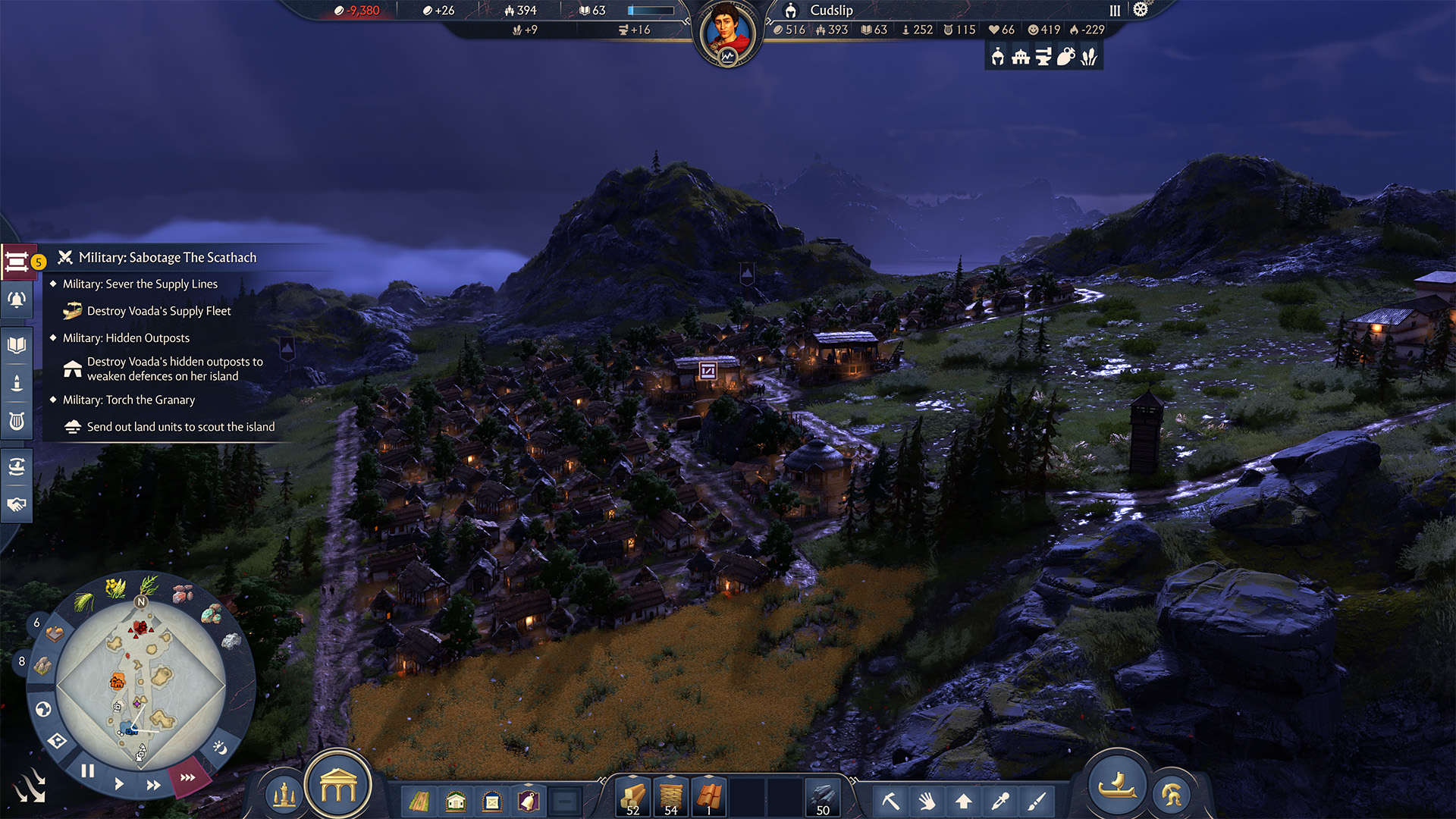The width and height of the screenshot is (1456, 819).
Task: Set game speed to triple fast-forward
Action: pyautogui.click(x=187, y=777)
